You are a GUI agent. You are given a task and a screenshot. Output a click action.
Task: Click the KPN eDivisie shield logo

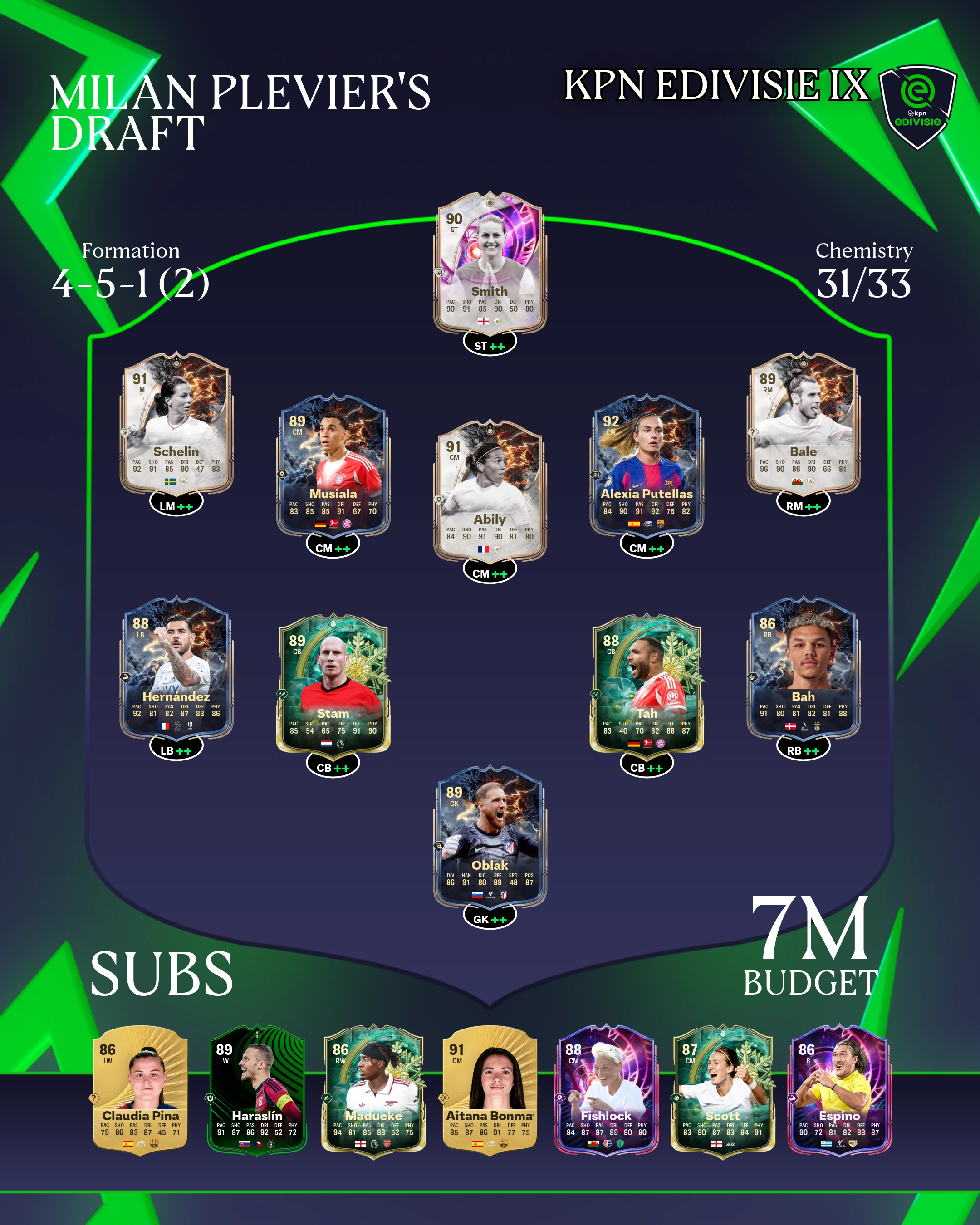917,106
